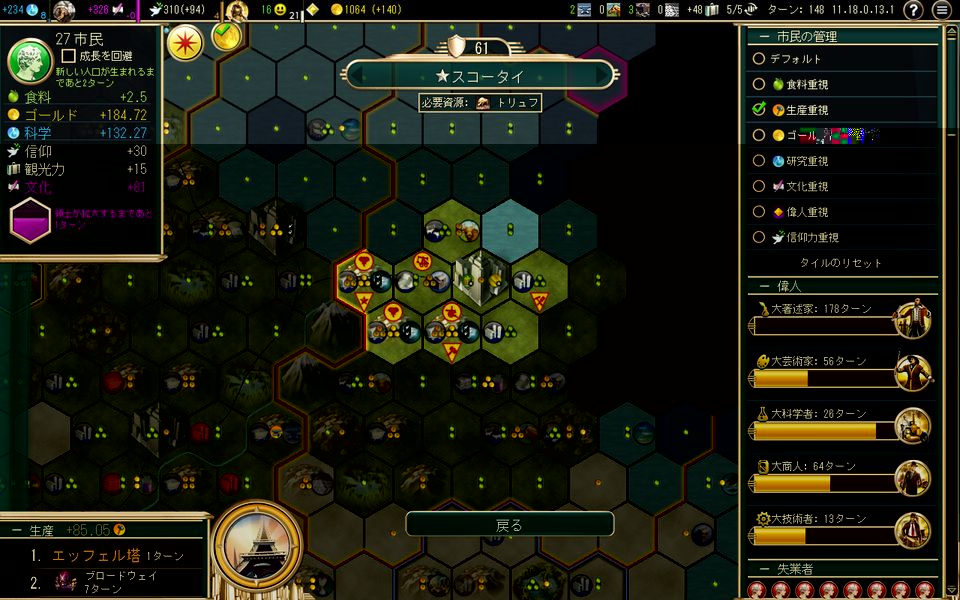Viewport: 960px width, 600px height.
Task: Click the 戻る return button
Action: point(509,524)
